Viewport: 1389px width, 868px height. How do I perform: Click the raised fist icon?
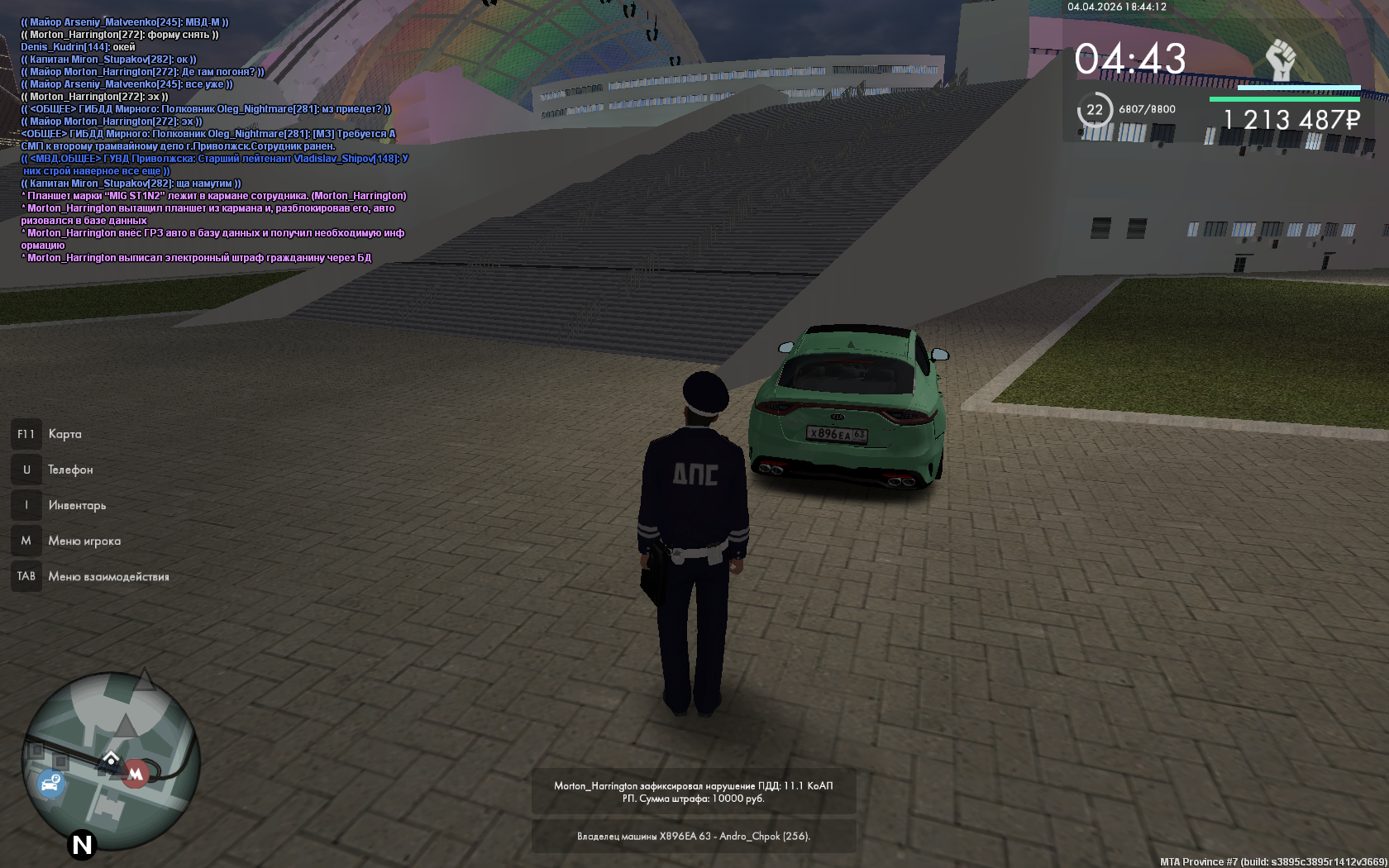coord(1281,60)
